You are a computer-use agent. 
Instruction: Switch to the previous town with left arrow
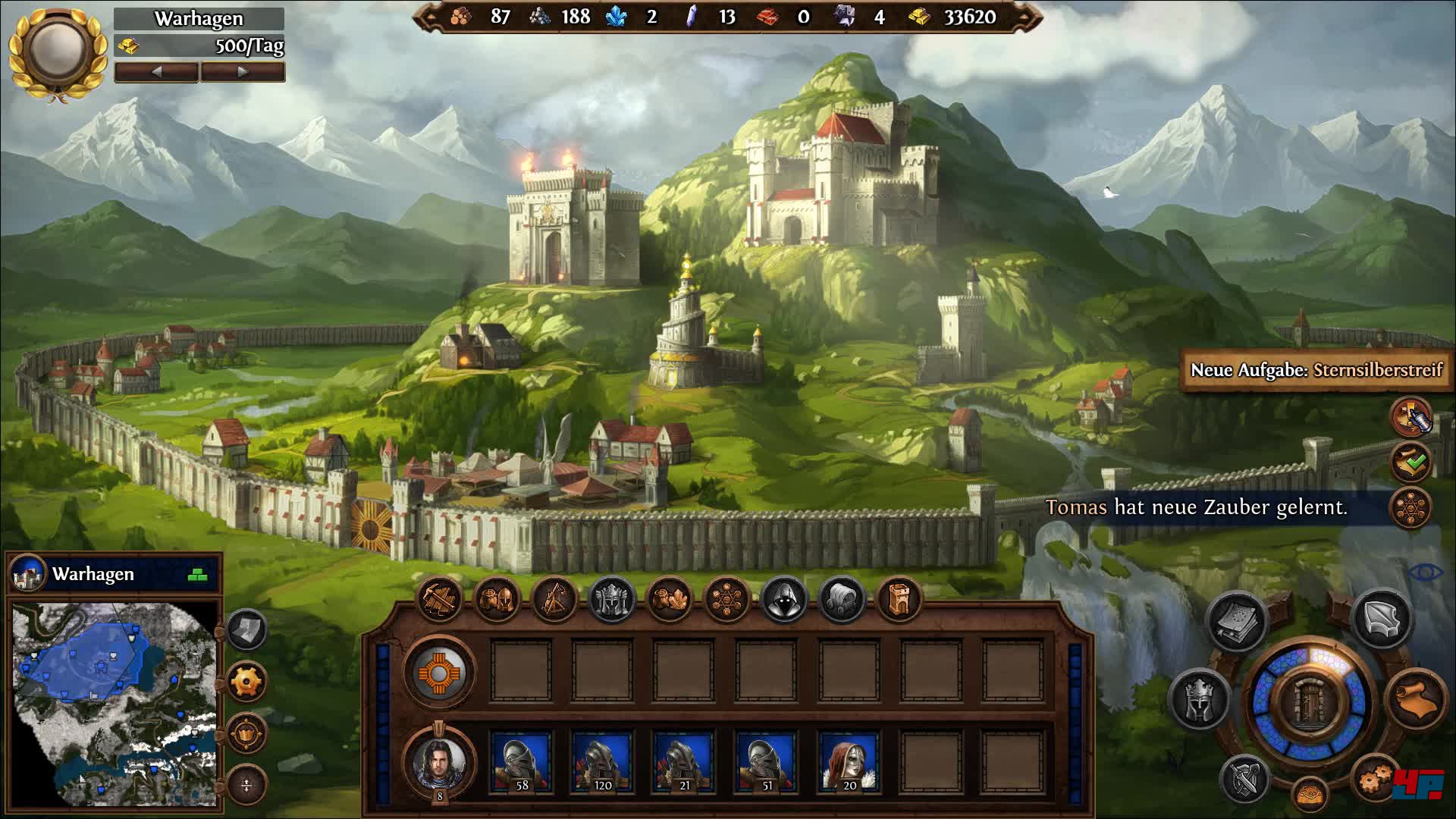[156, 72]
